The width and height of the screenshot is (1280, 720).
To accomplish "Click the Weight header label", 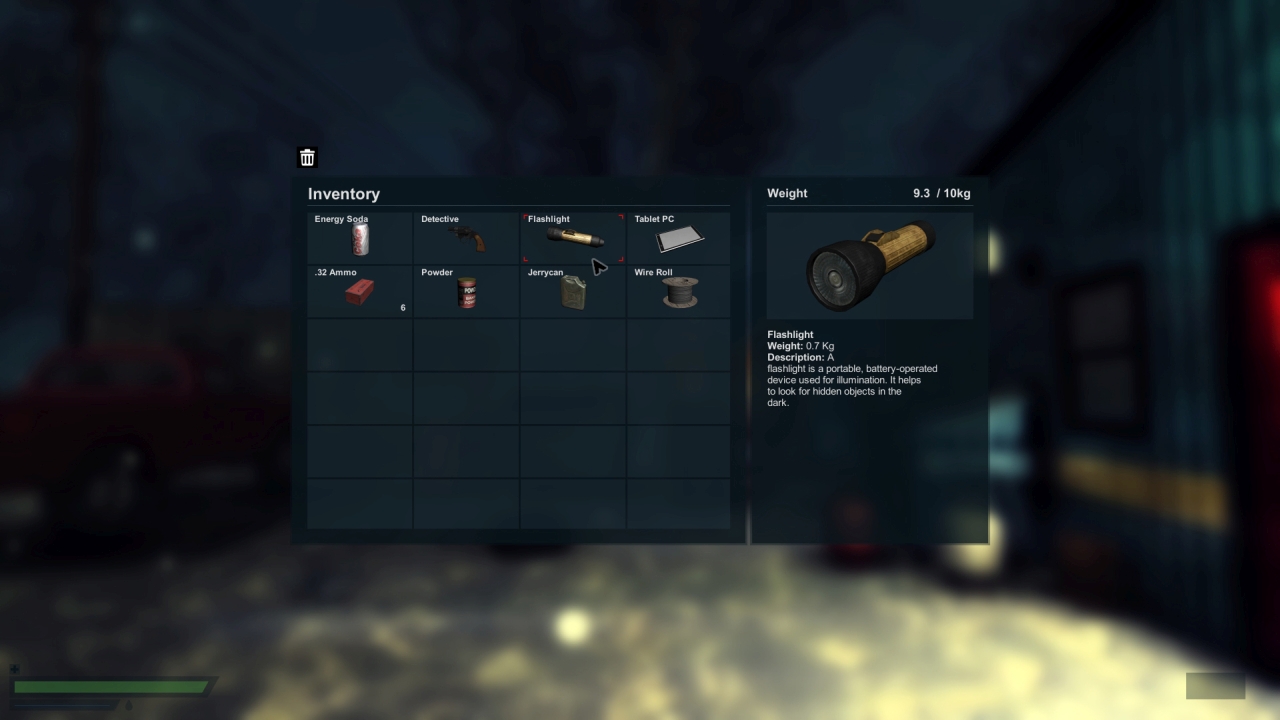I will click(x=786, y=193).
